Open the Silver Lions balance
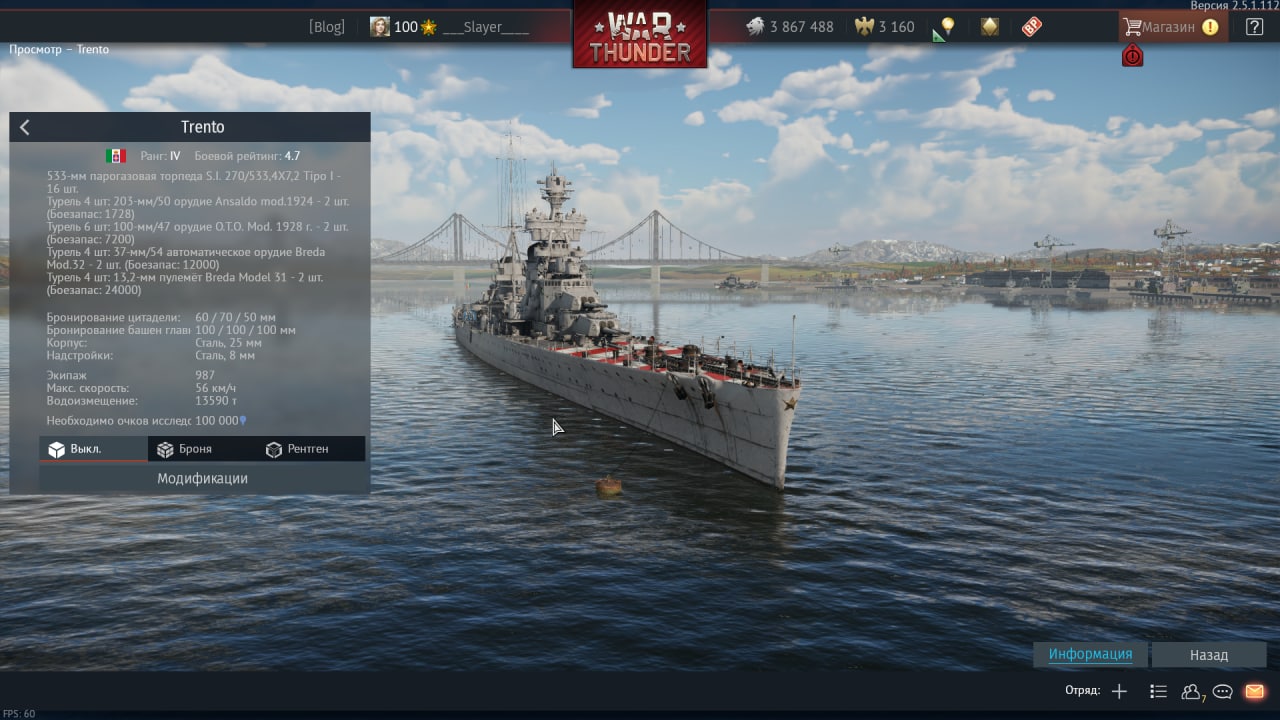 (790, 27)
